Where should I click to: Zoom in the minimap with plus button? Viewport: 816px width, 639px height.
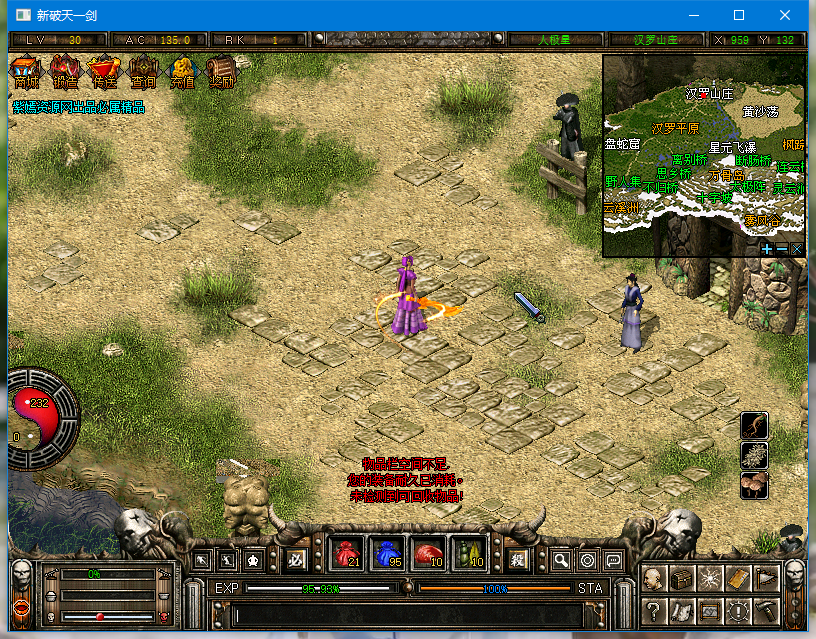point(767,248)
